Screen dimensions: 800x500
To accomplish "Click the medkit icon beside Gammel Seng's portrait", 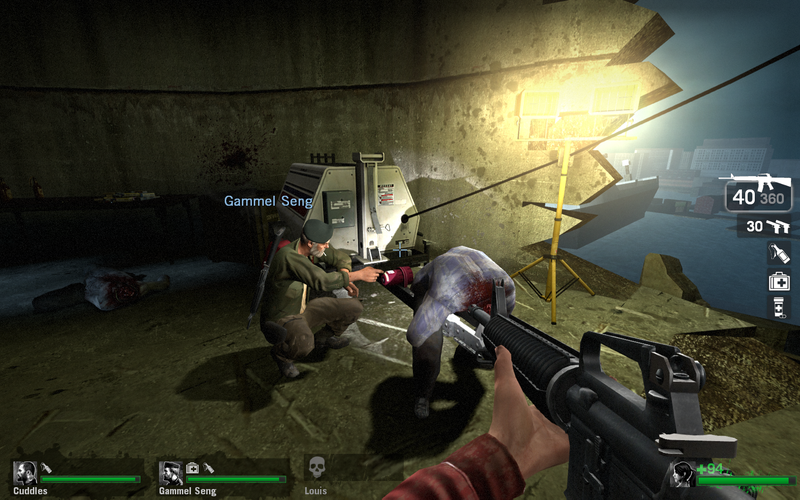I will [x=192, y=467].
